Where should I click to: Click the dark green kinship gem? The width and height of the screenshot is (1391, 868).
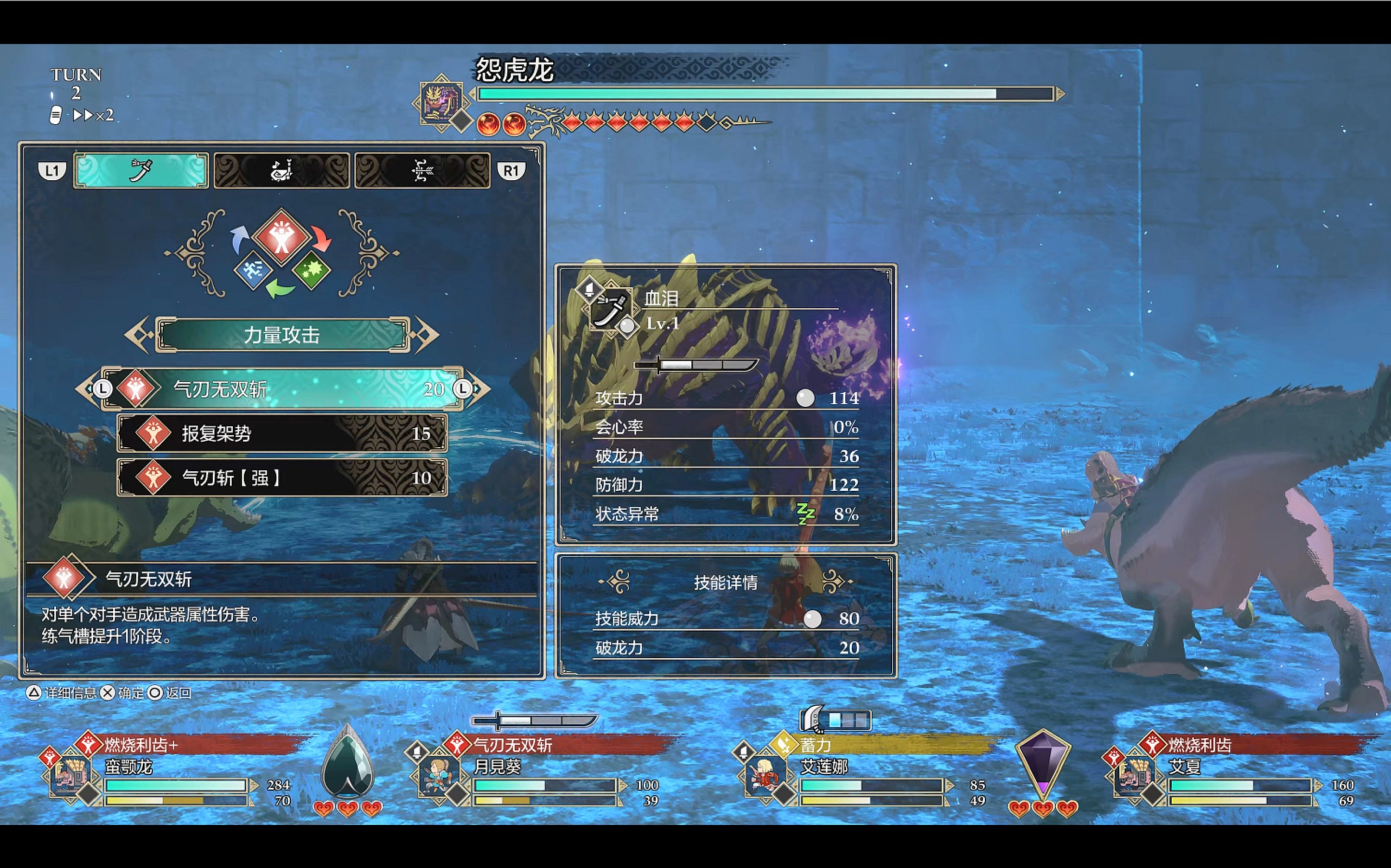click(x=347, y=764)
